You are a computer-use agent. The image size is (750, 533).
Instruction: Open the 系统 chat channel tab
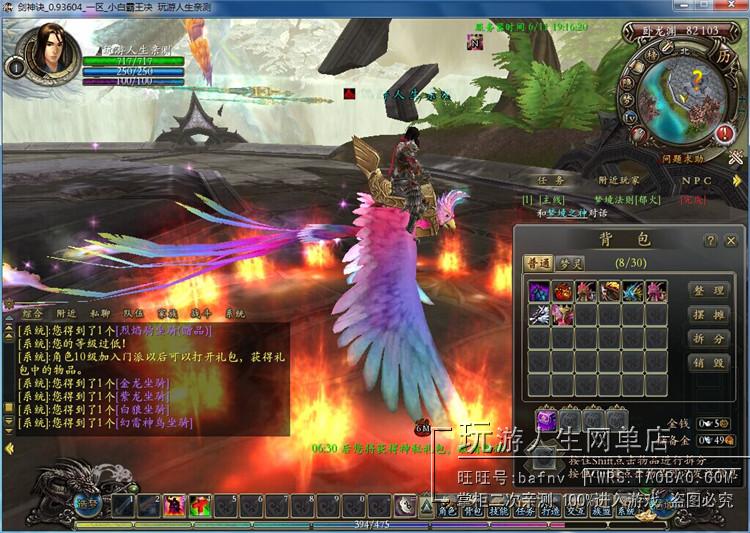[236, 314]
